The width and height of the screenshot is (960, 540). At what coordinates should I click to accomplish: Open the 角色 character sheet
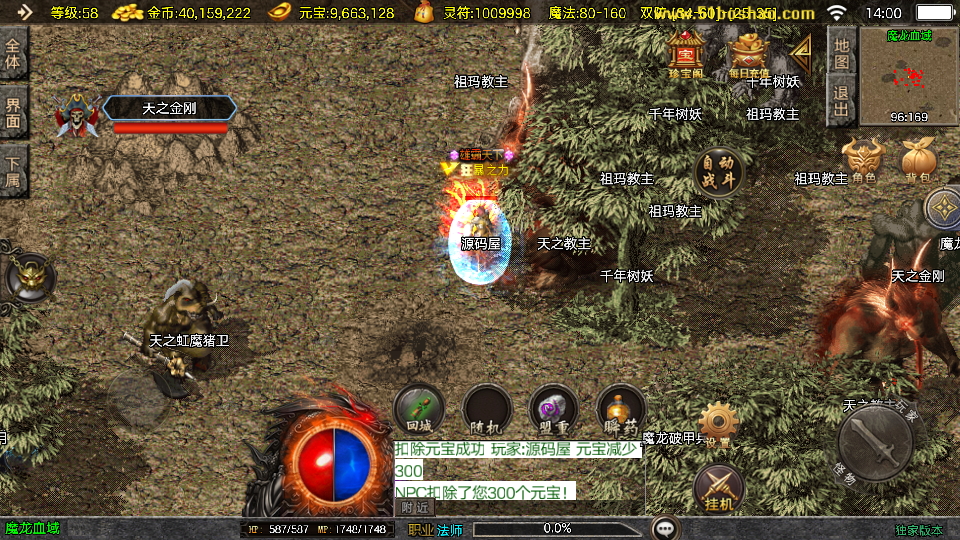tap(864, 160)
